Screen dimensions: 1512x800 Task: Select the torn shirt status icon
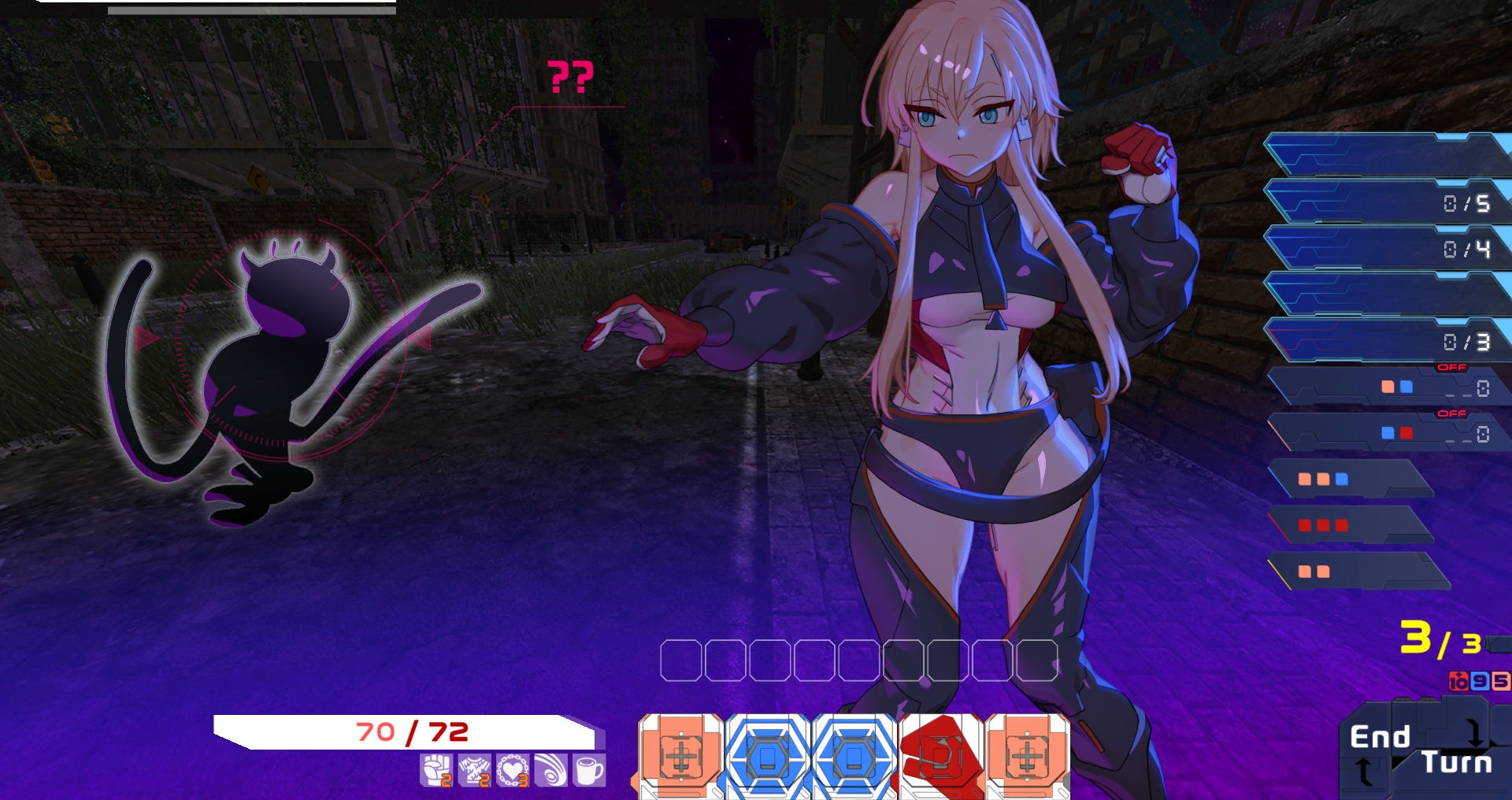tap(475, 770)
